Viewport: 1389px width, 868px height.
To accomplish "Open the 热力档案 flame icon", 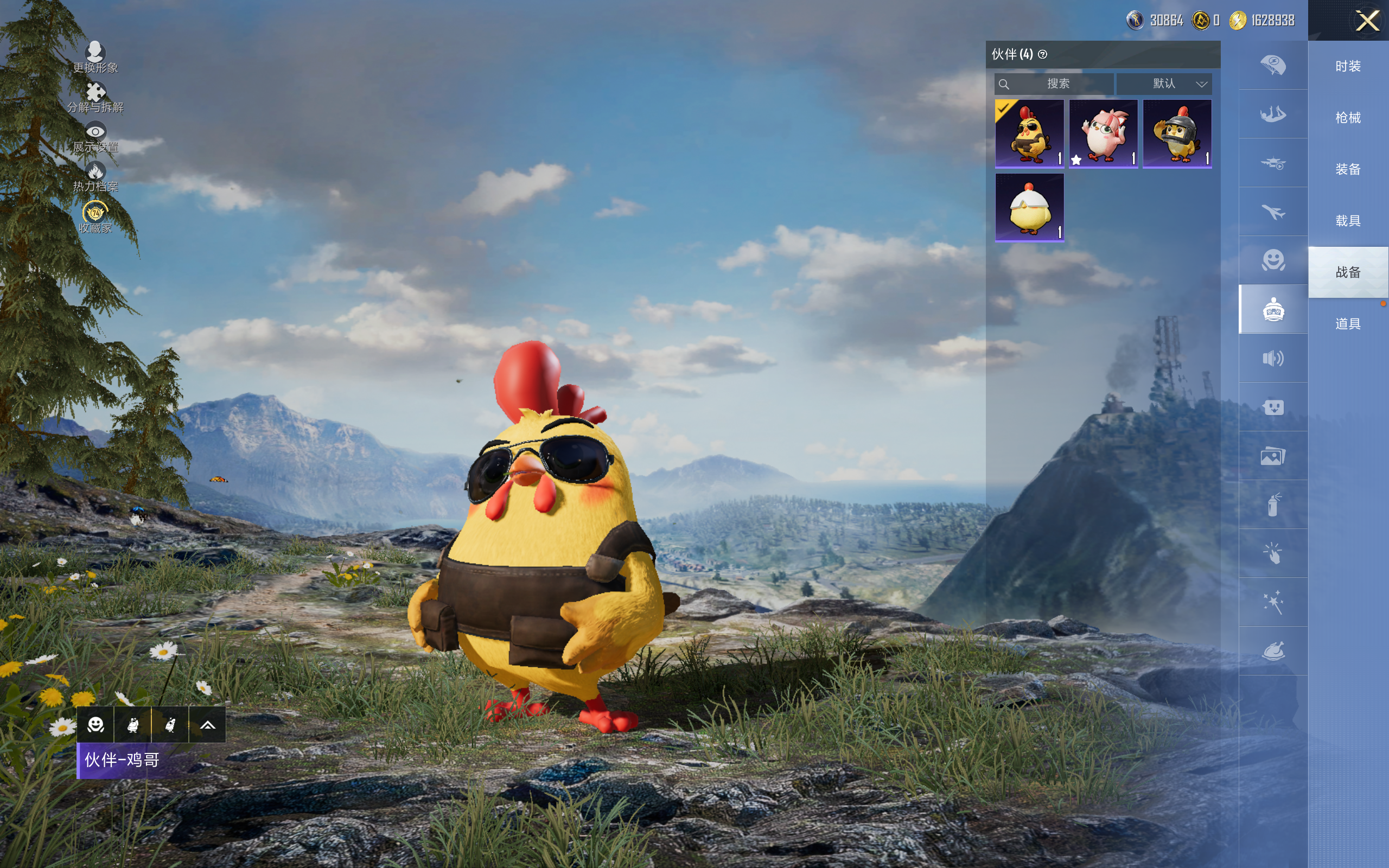I will point(95,176).
